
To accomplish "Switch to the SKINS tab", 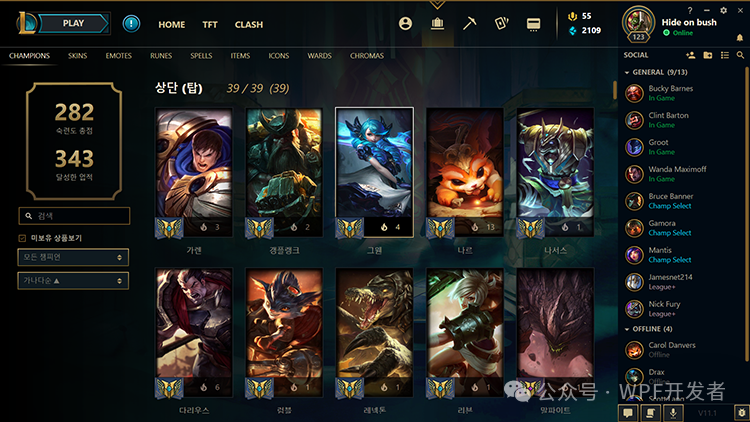I will coord(77,56).
